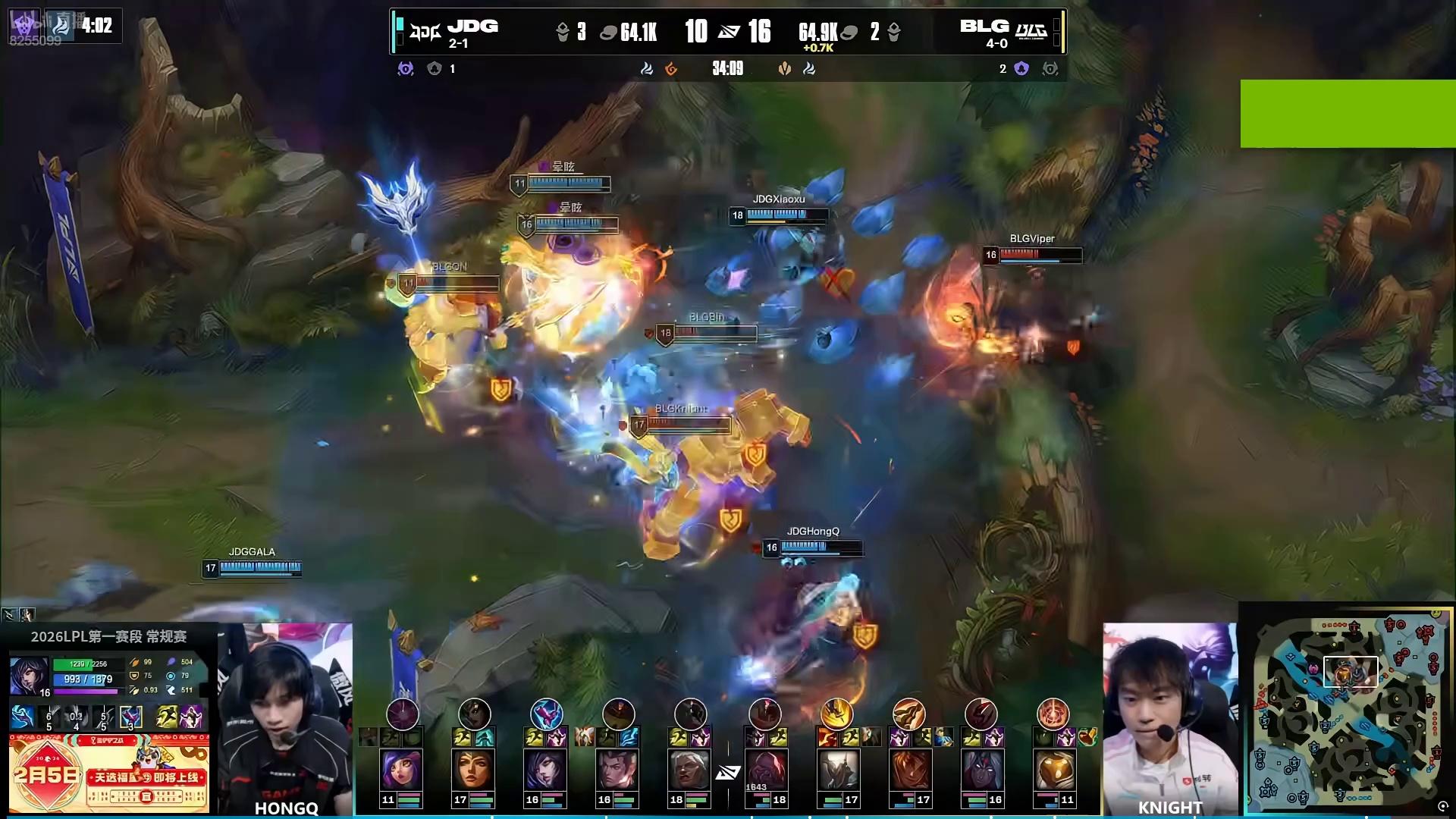
Task: Select the white-haired level 18 champion portrait
Action: click(x=689, y=770)
